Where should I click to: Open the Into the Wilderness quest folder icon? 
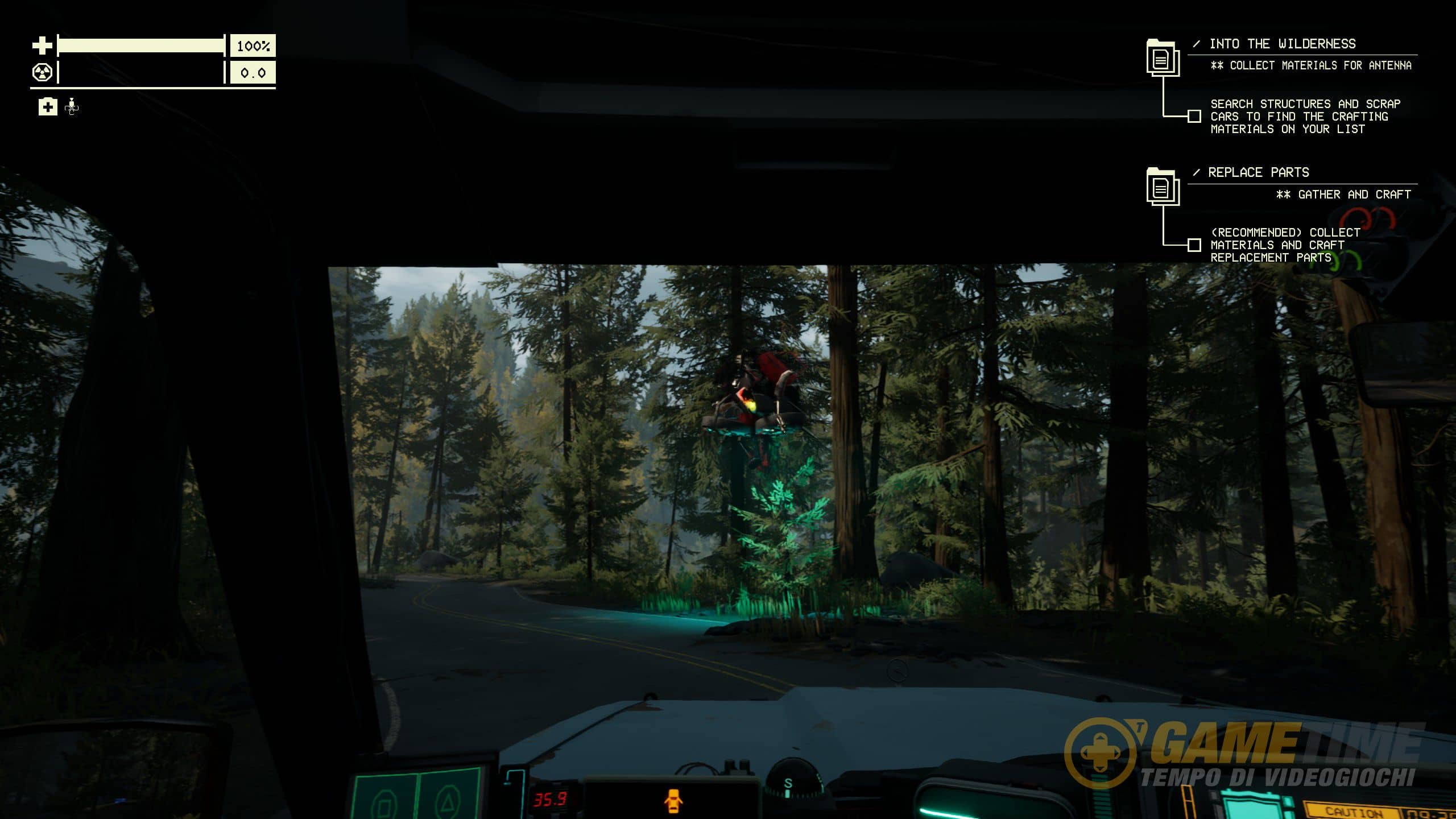tap(1163, 58)
